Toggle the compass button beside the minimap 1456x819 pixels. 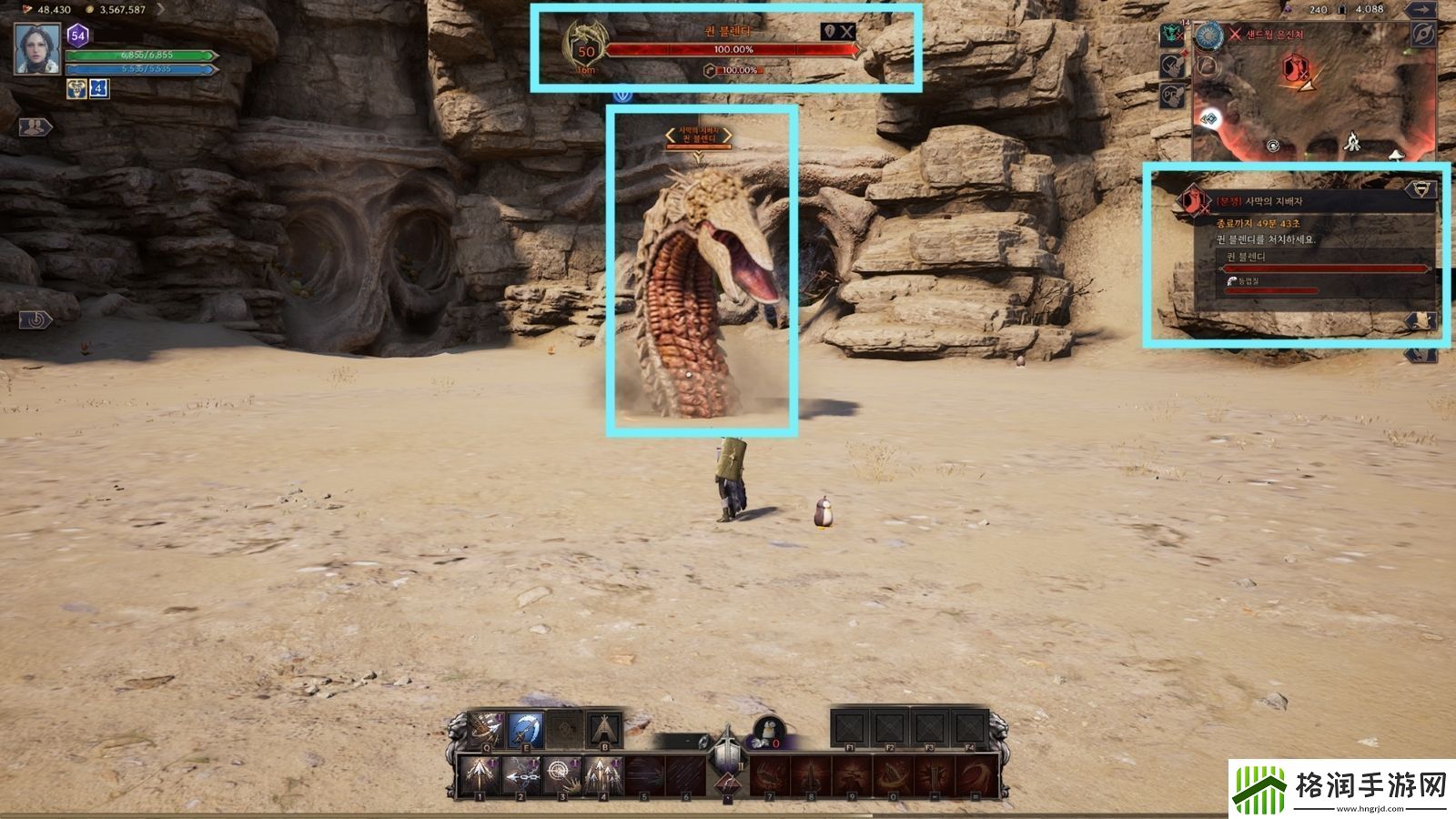click(x=1421, y=35)
